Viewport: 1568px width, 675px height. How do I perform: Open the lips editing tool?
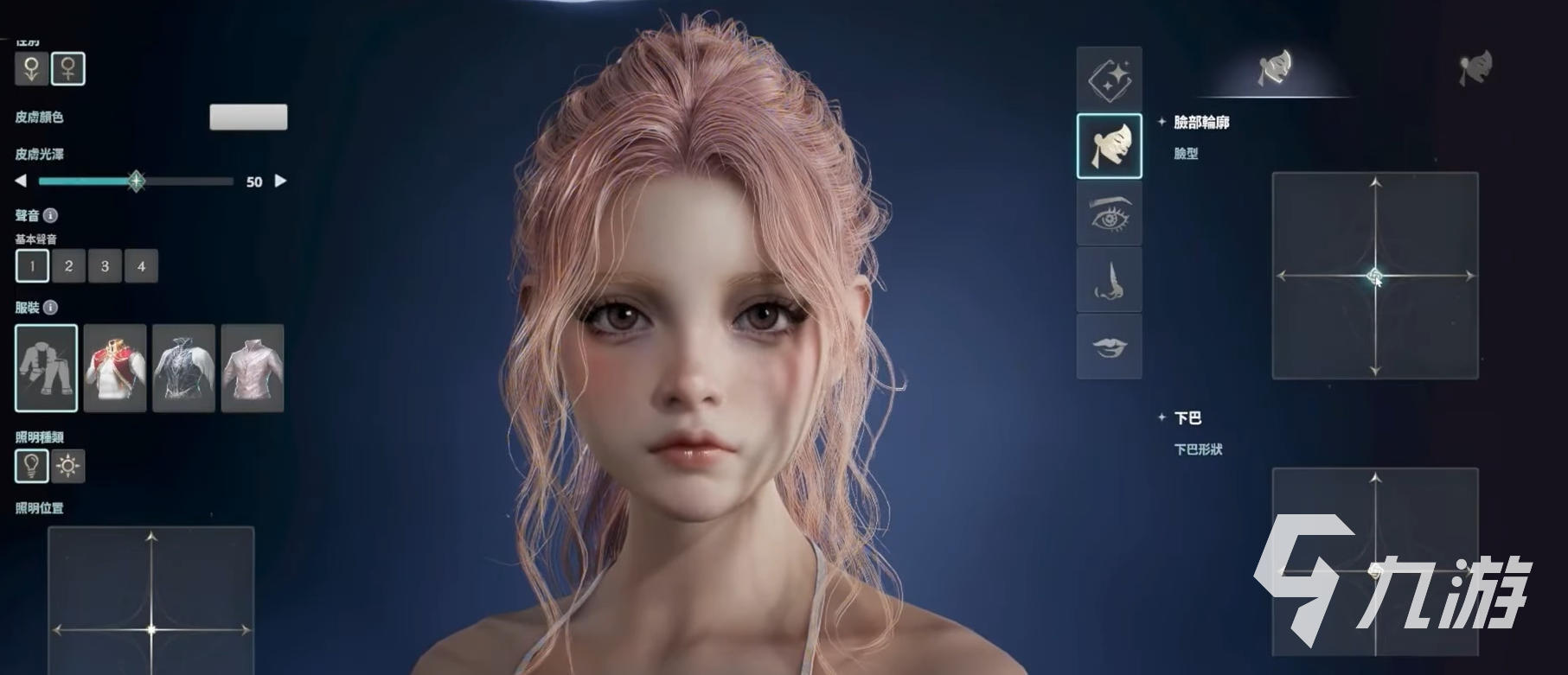(x=1110, y=347)
